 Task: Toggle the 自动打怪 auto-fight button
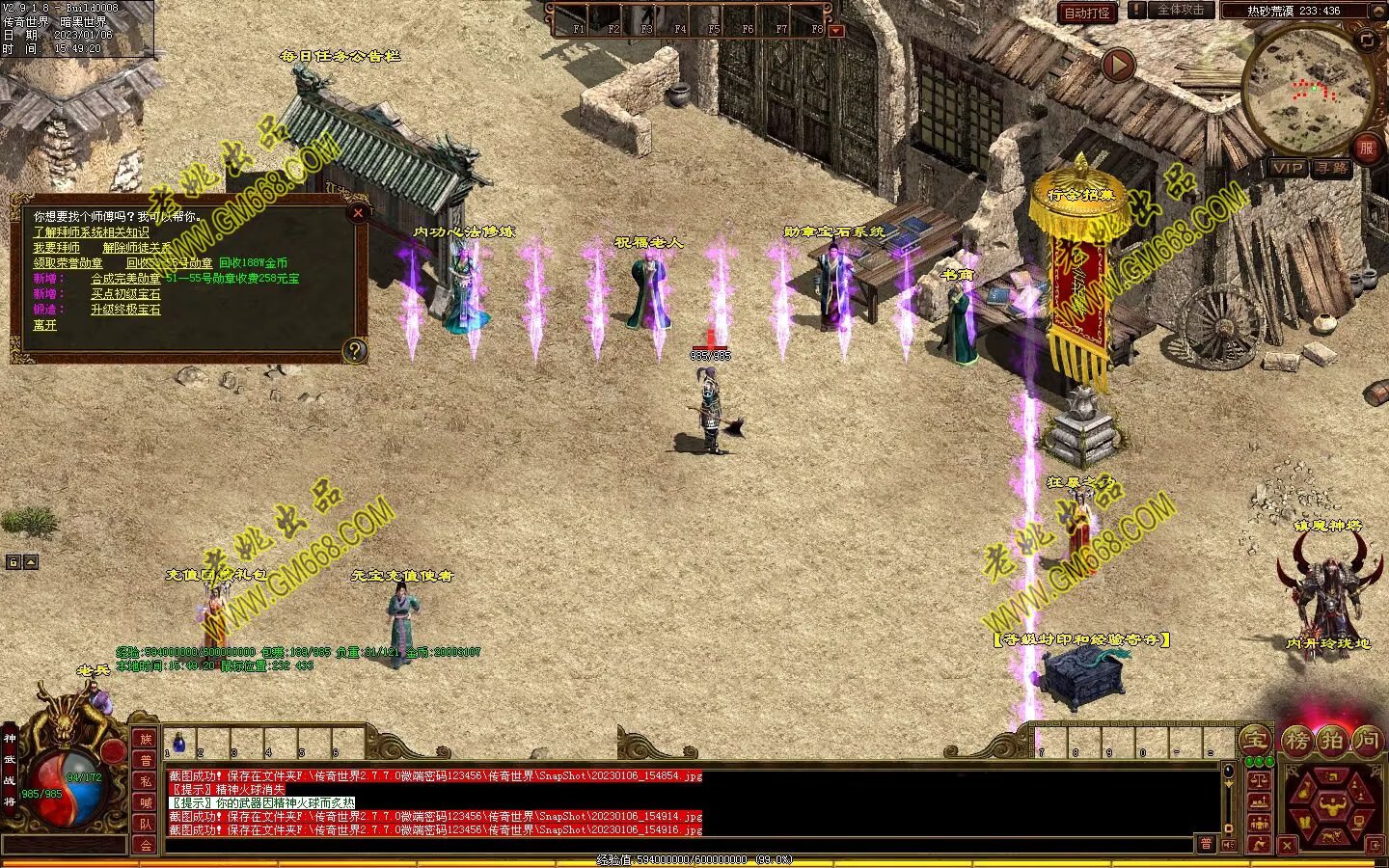pyautogui.click(x=1087, y=13)
